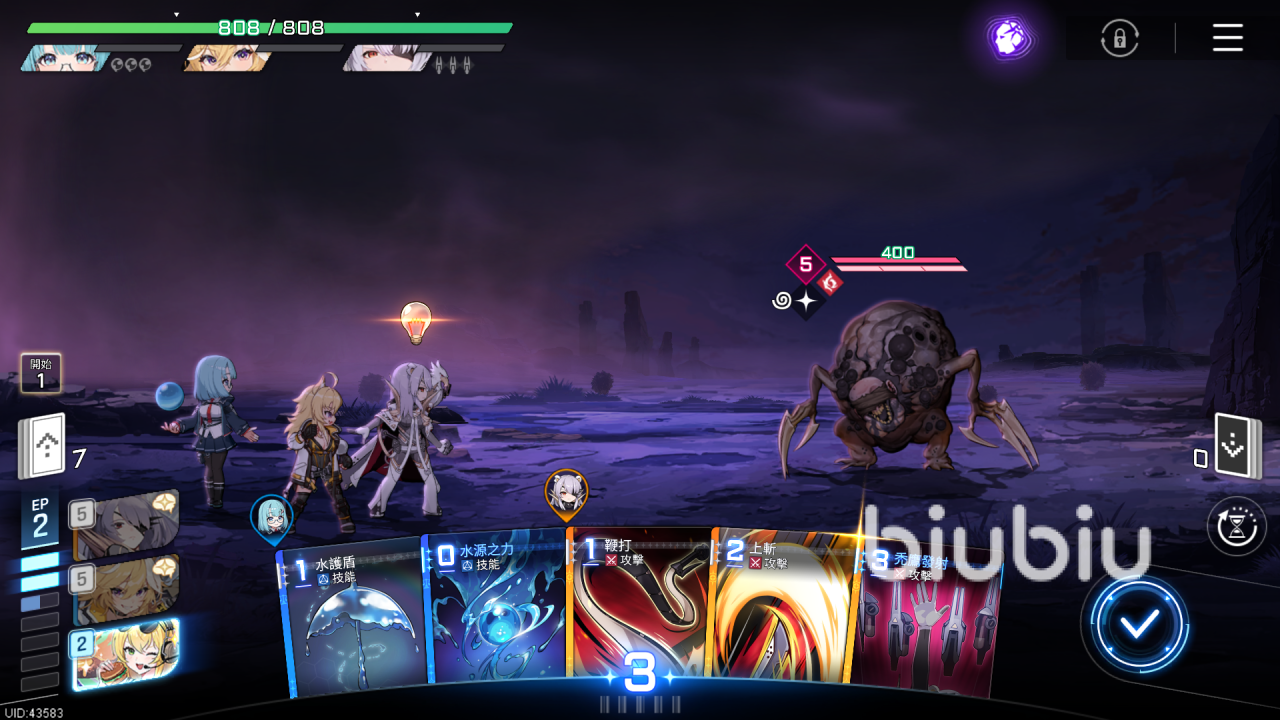Select the 水護盾 water shield card
This screenshot has height=720, width=1280.
pyautogui.click(x=355, y=620)
